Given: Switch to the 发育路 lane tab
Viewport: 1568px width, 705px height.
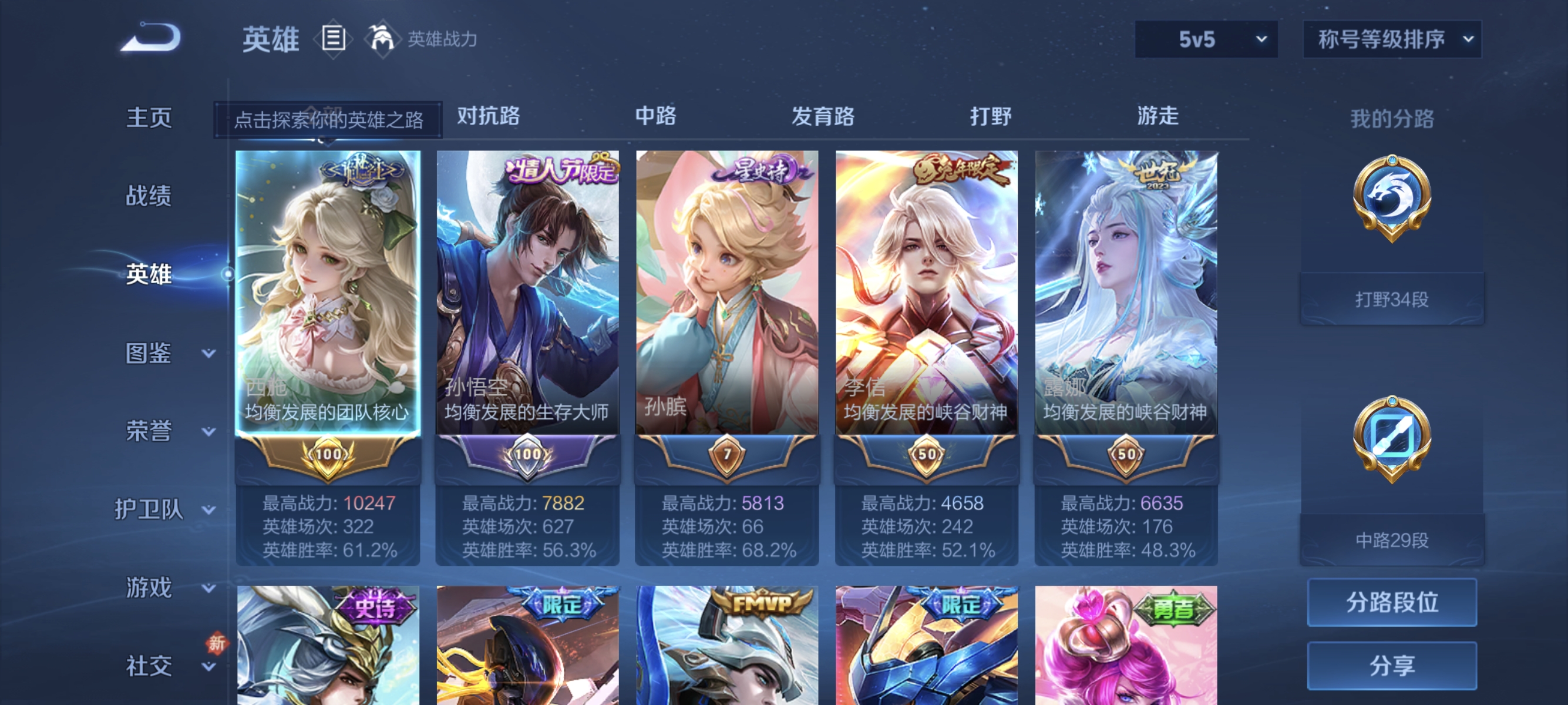Looking at the screenshot, I should (x=823, y=117).
